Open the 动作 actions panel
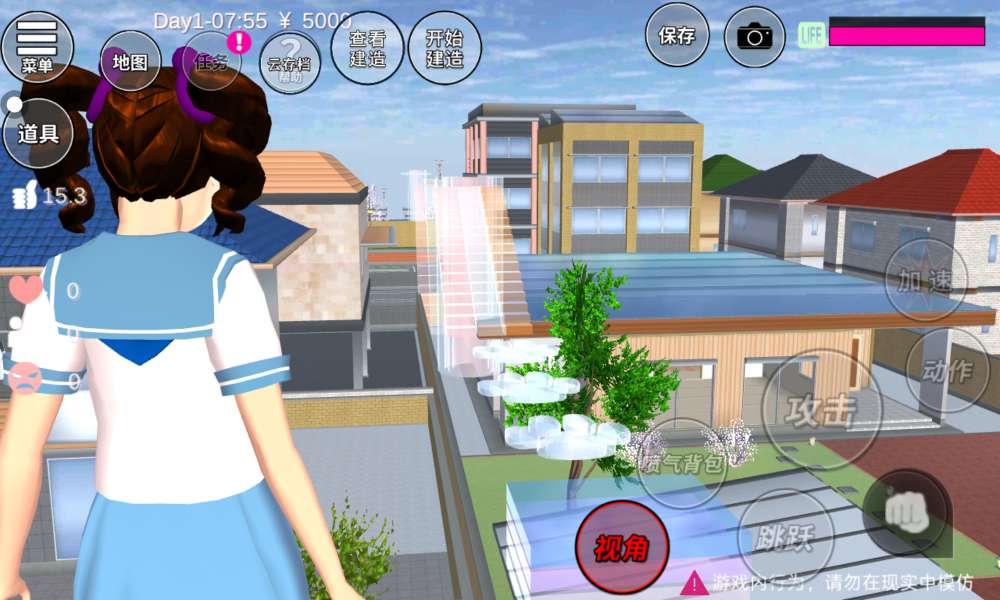Viewport: 1000px width, 600px height. [947, 370]
